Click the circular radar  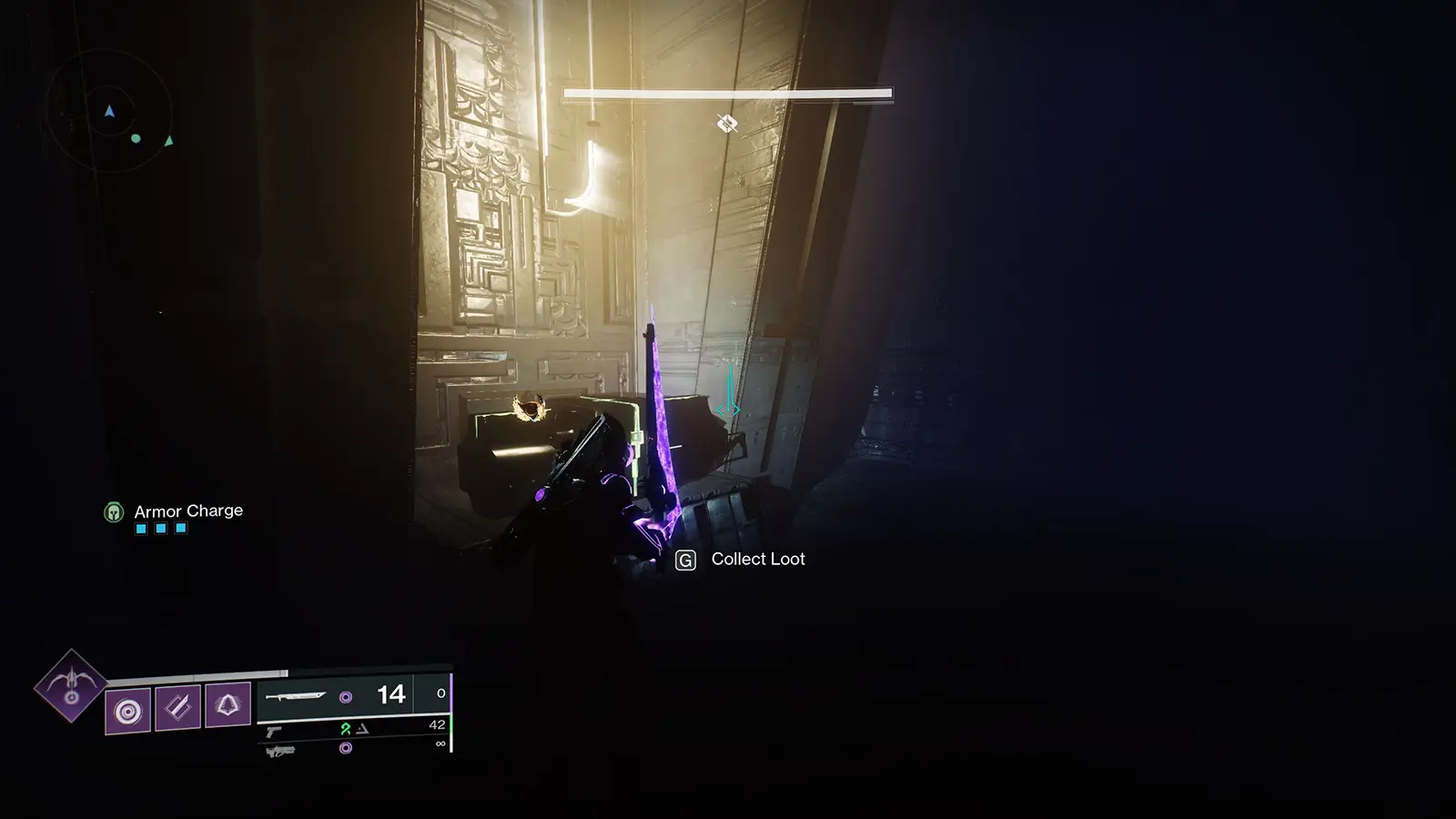[x=109, y=113]
